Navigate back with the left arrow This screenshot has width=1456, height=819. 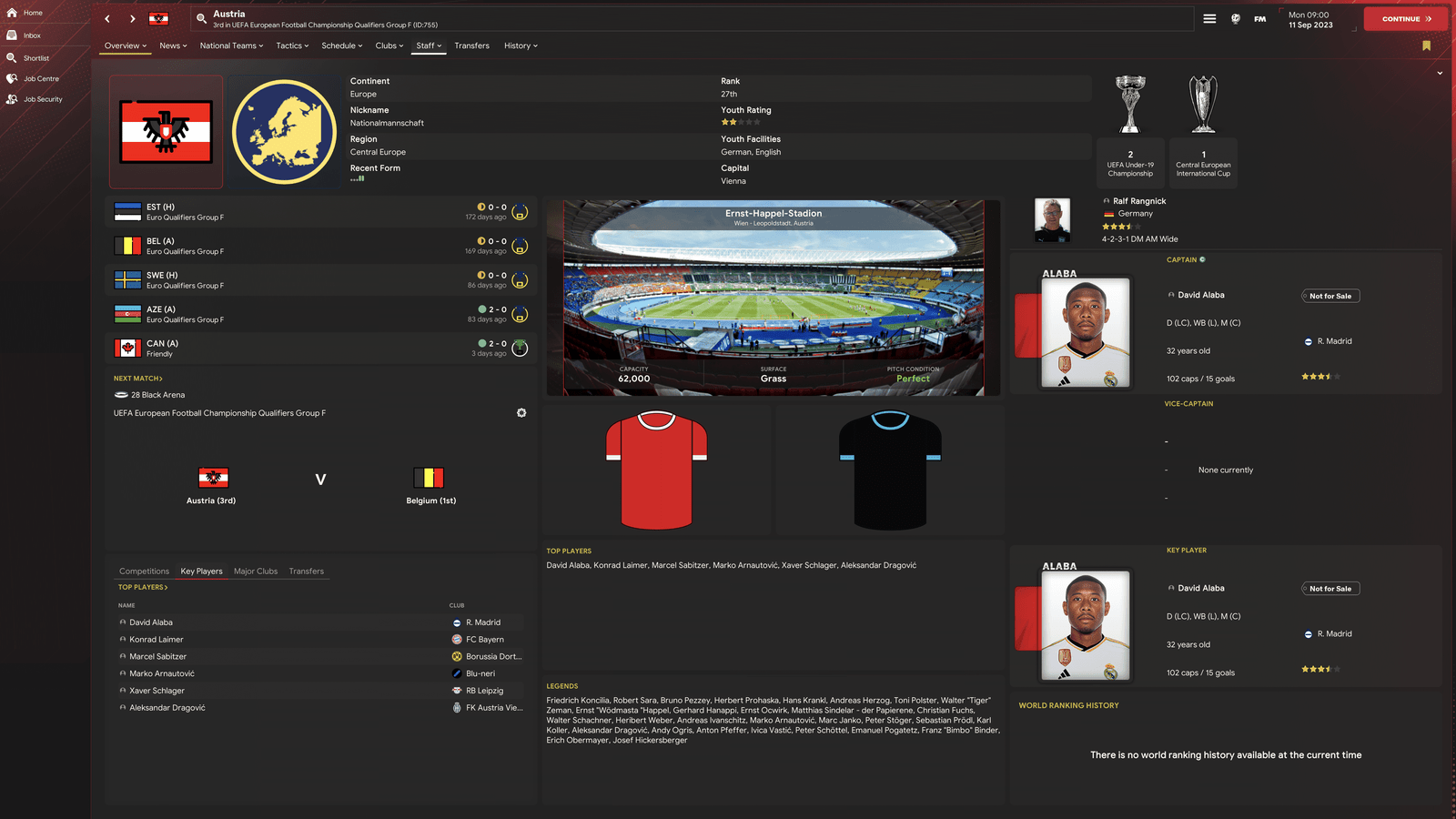(107, 19)
